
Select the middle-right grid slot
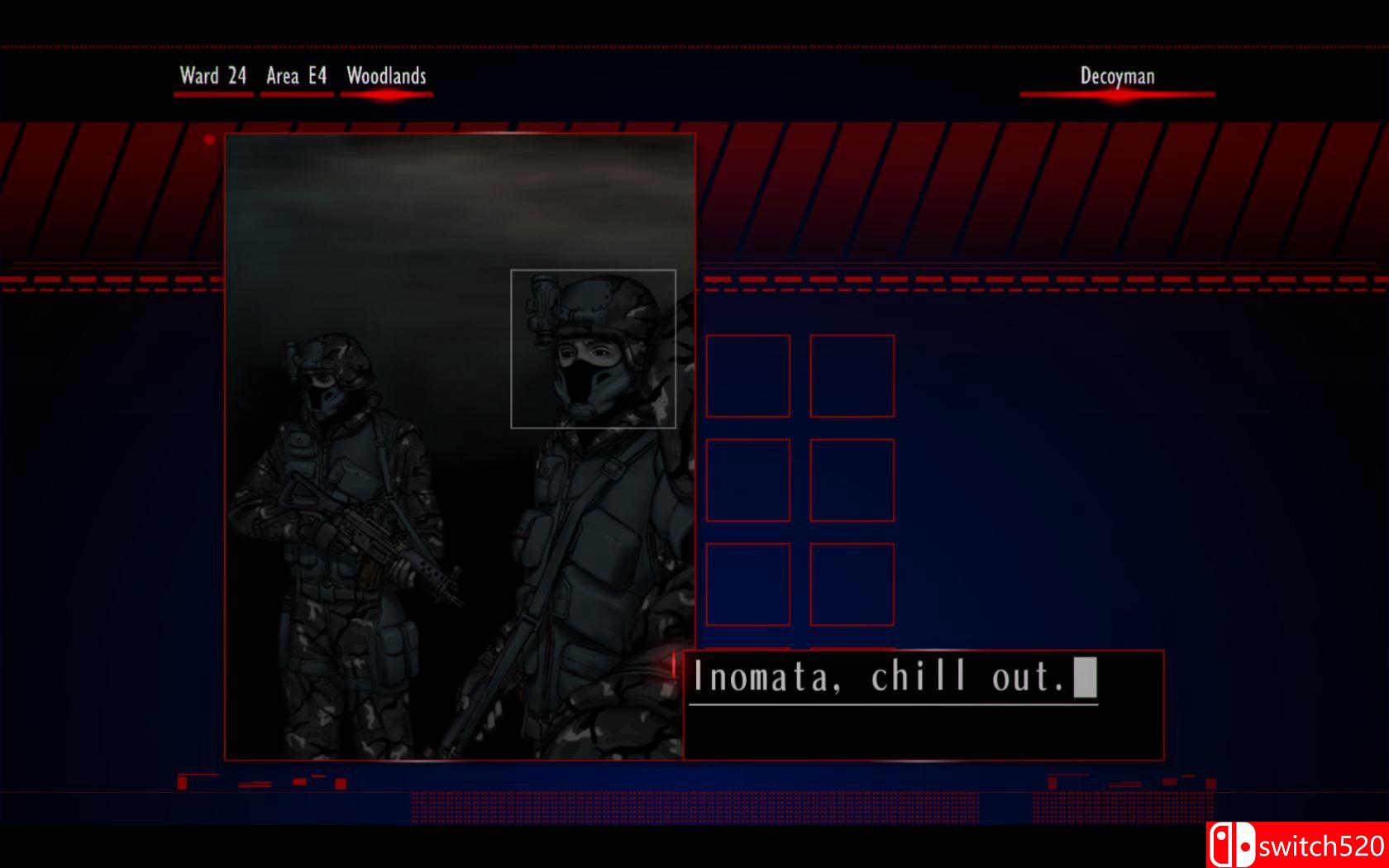click(852, 479)
